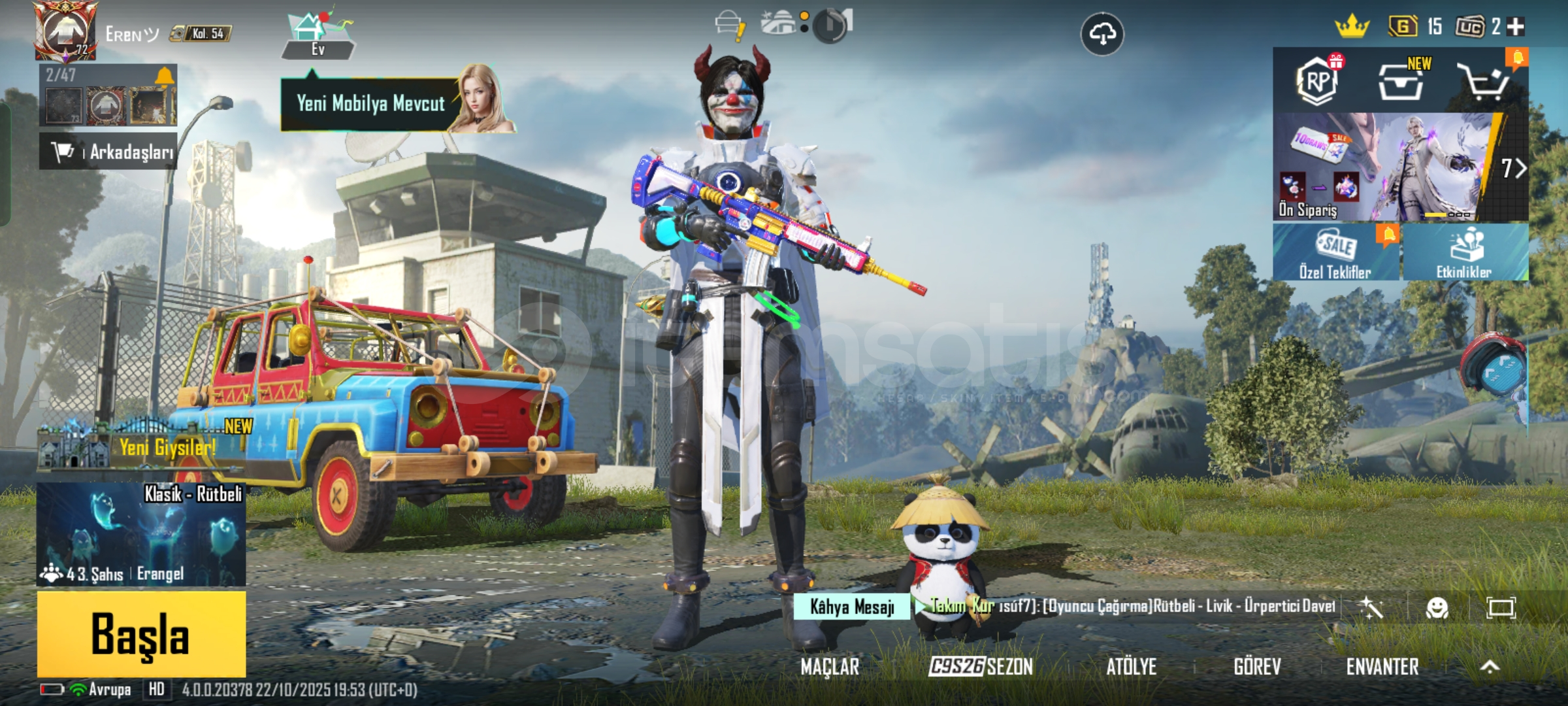Open the Ev home menu
This screenshot has width=1568, height=706.
(318, 37)
